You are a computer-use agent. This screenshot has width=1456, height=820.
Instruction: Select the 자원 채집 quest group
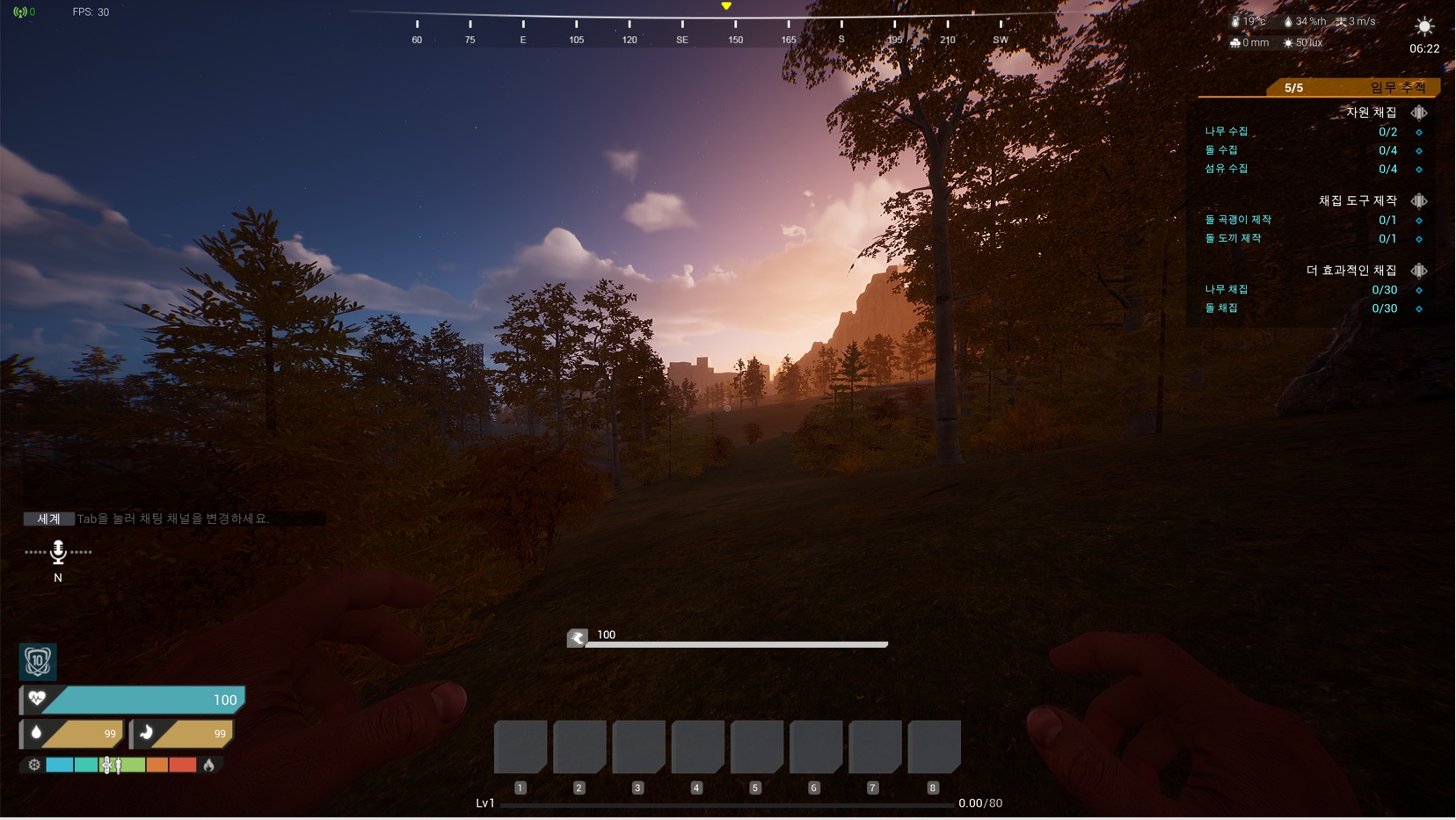[x=1371, y=112]
